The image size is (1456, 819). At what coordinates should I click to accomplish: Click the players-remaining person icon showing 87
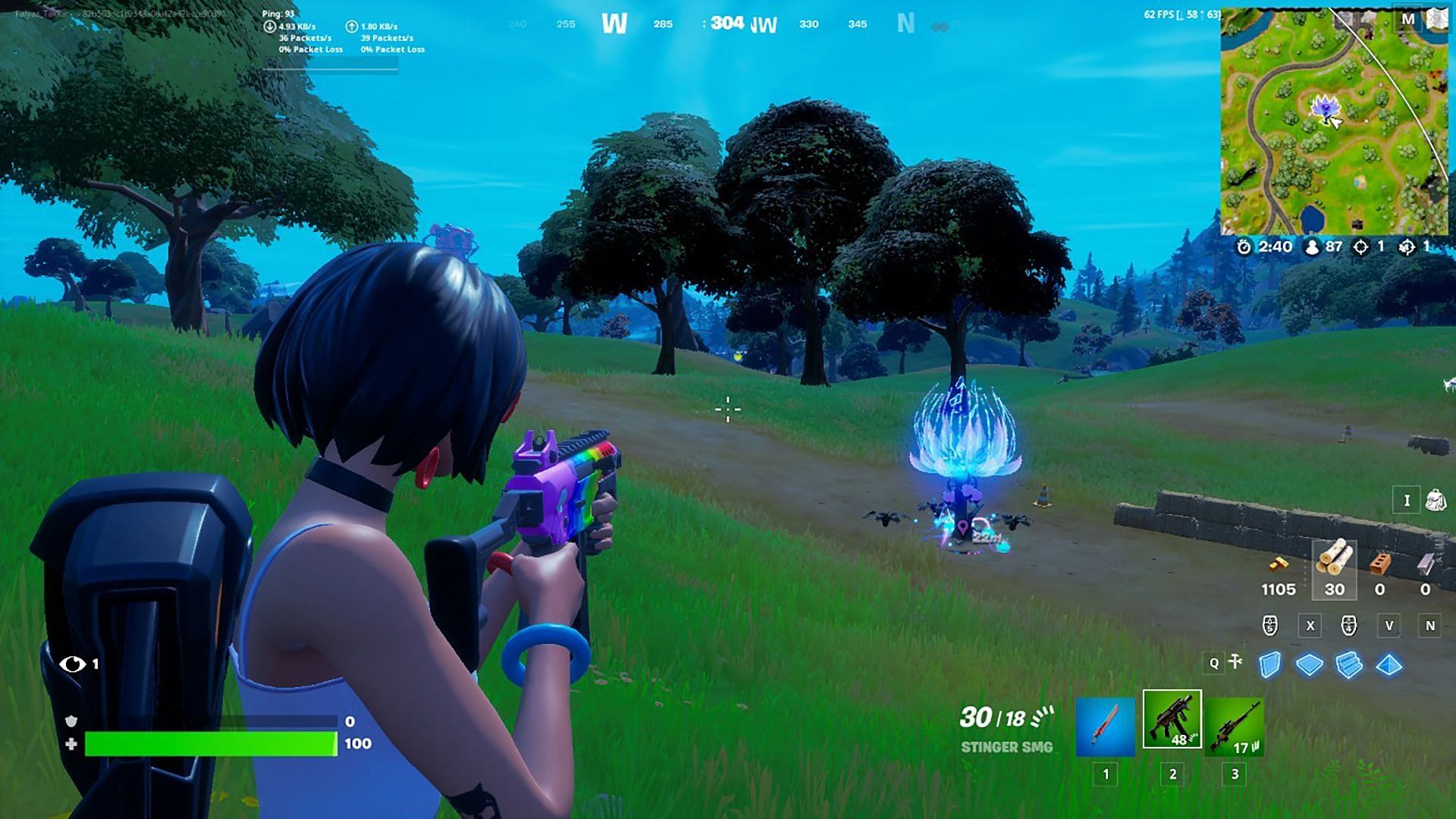1312,246
